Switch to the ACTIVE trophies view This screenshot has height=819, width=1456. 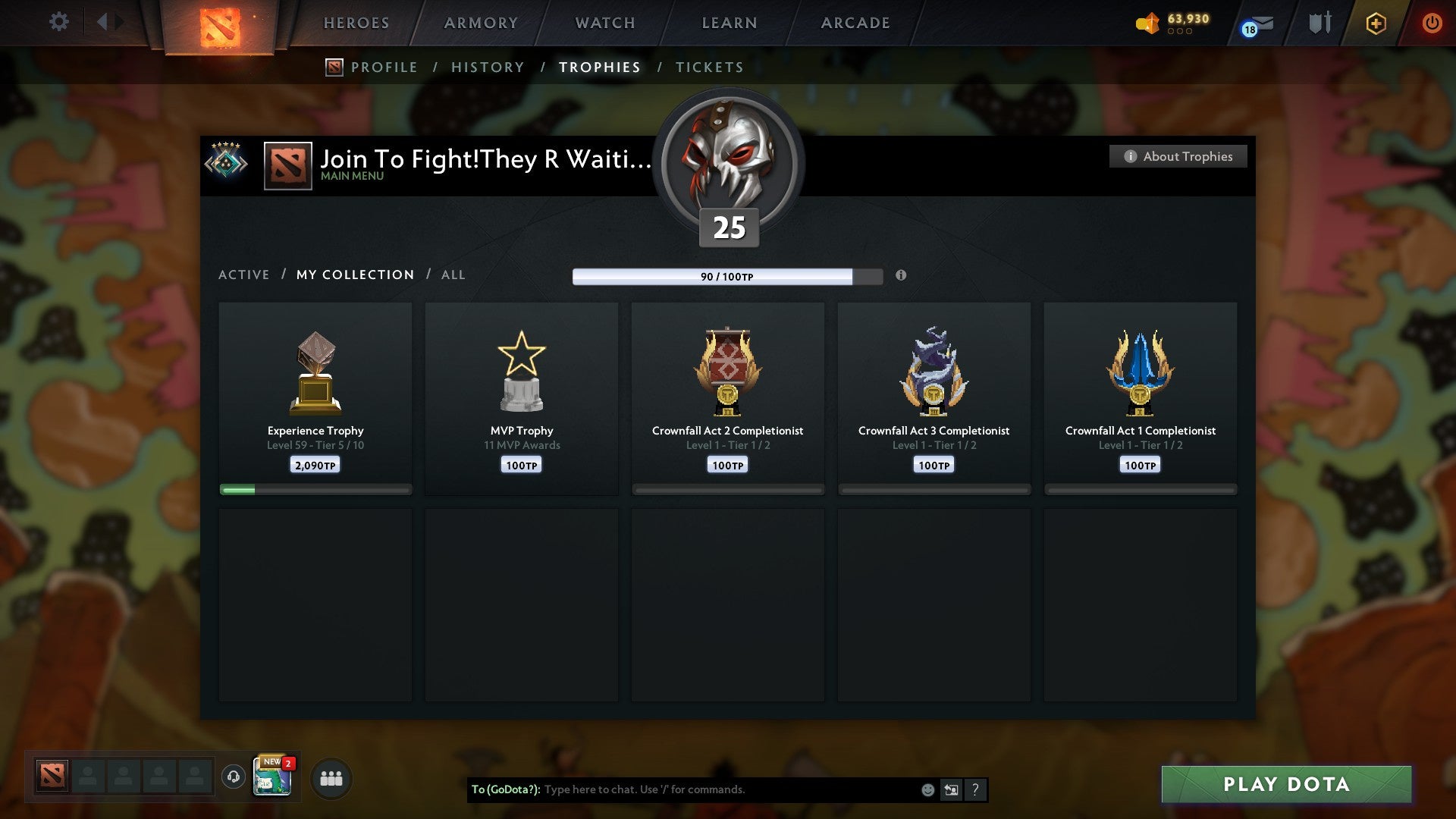coord(244,275)
